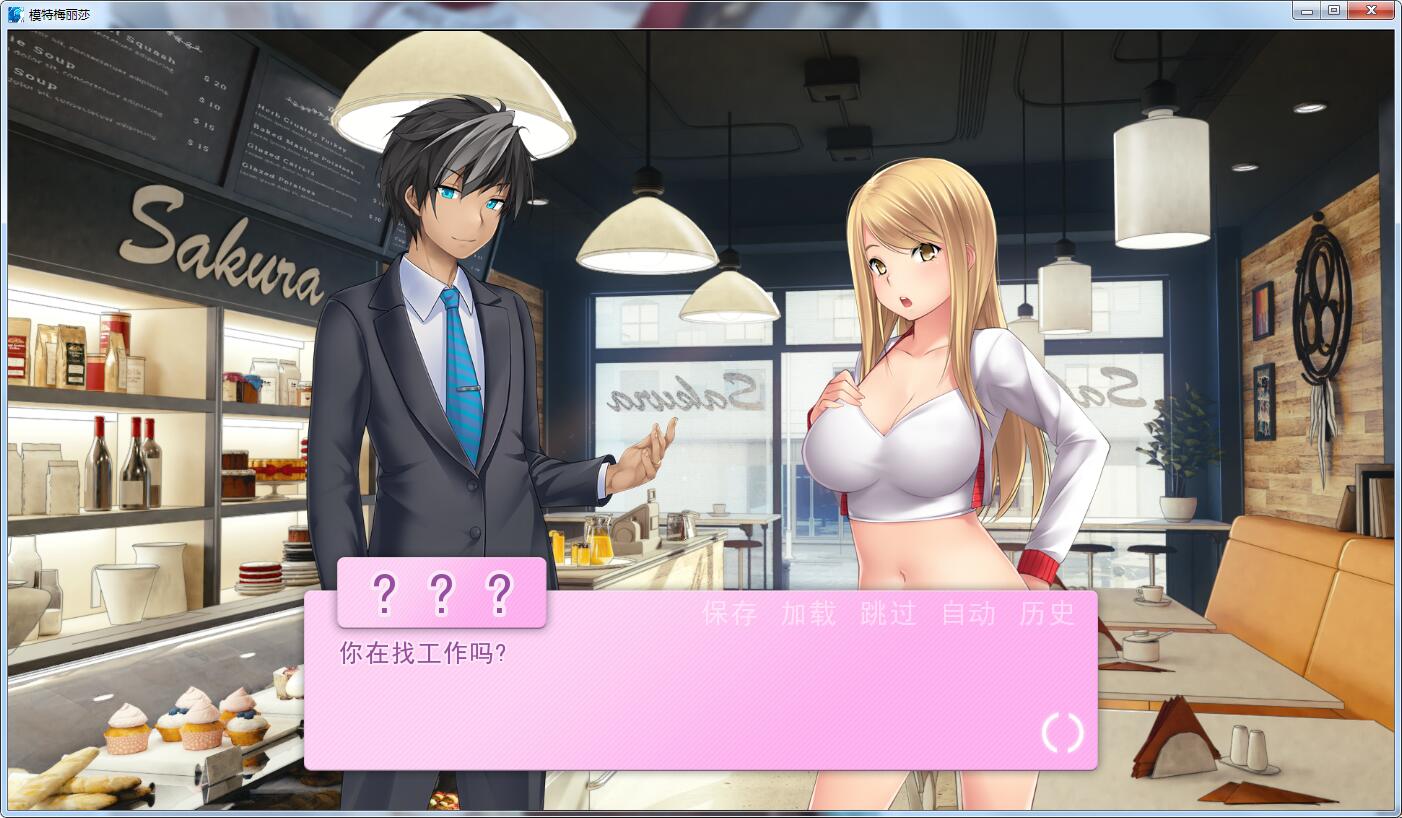Click the ？？？ speaker name box

[x=442, y=593]
